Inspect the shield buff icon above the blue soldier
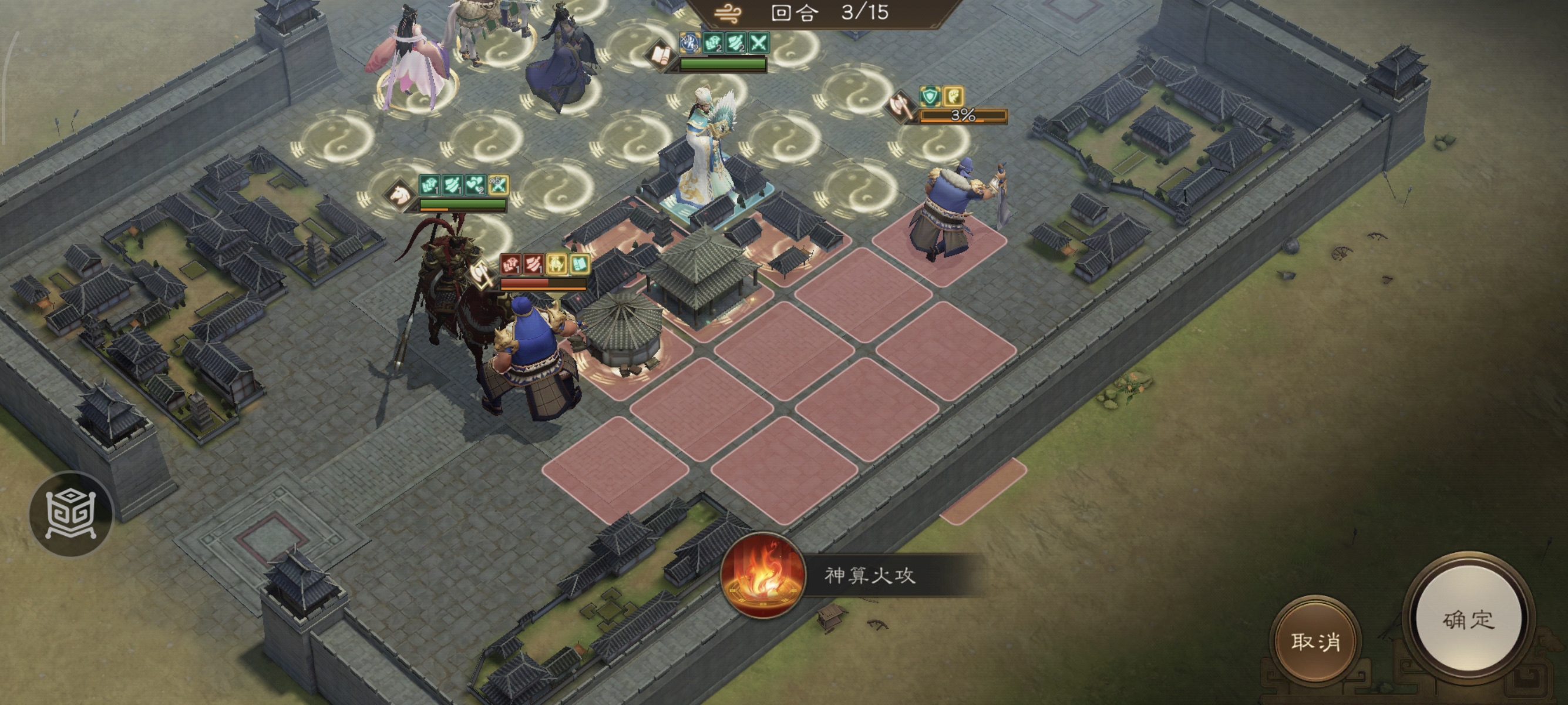 point(931,96)
